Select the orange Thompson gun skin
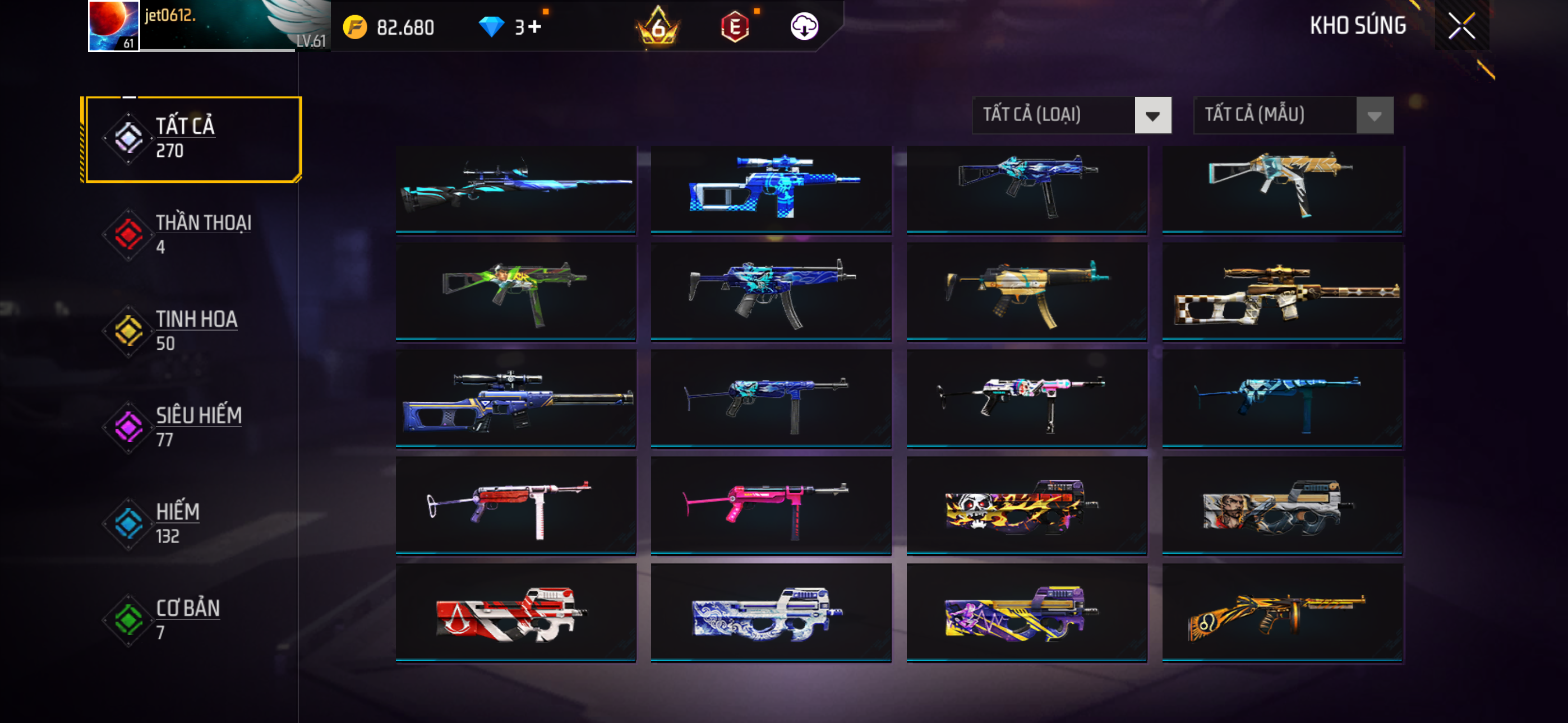Viewport: 1568px width, 723px height. (1283, 612)
